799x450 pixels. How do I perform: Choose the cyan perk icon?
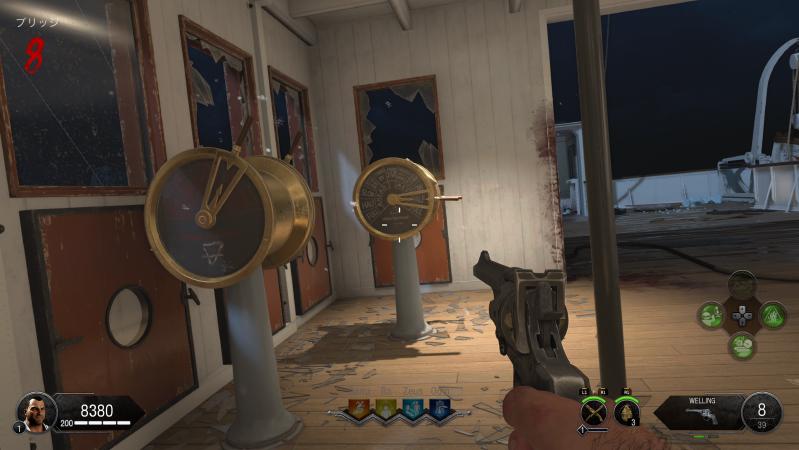[412, 408]
